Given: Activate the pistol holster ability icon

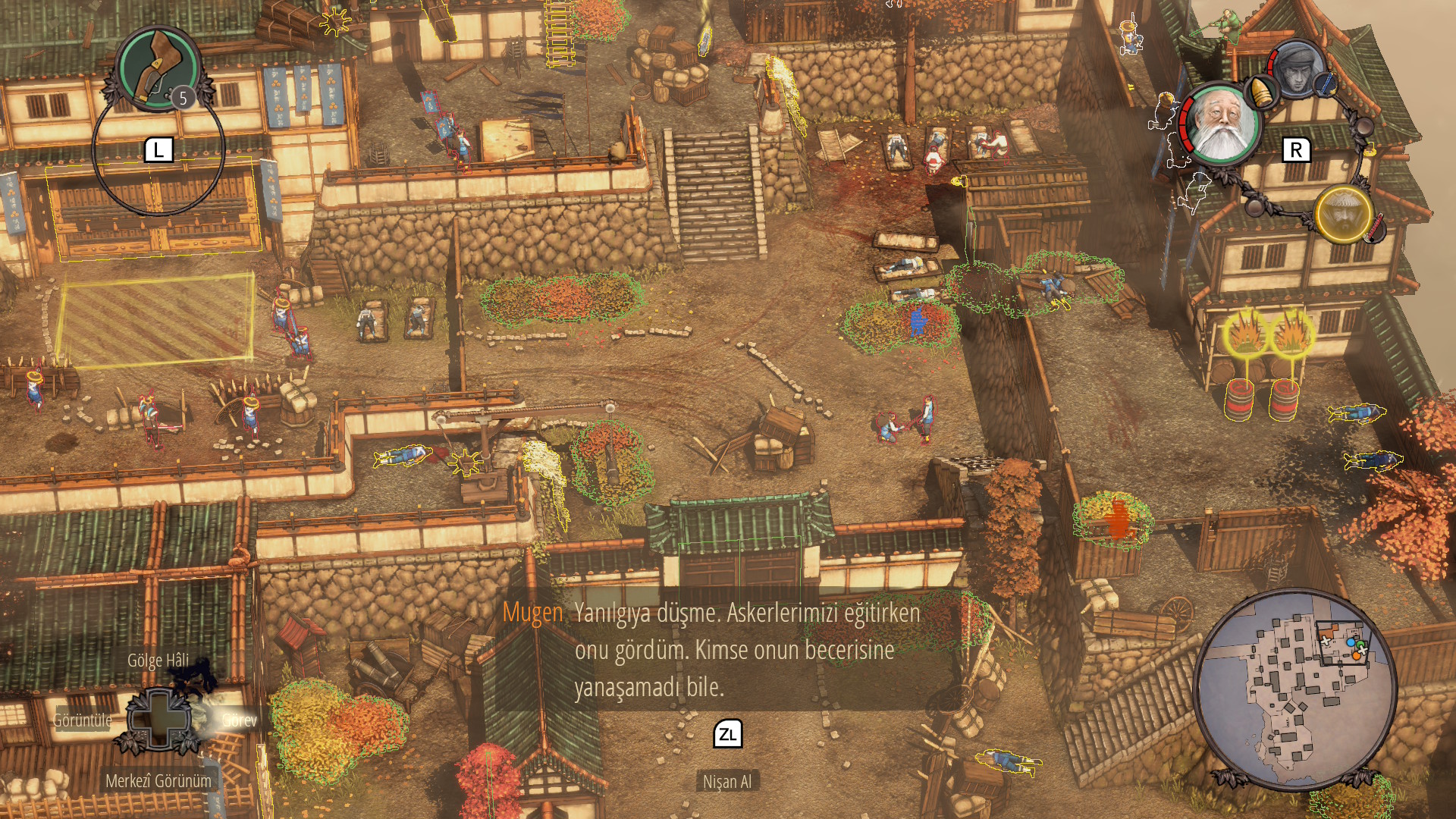Looking at the screenshot, I should pyautogui.click(x=158, y=67).
